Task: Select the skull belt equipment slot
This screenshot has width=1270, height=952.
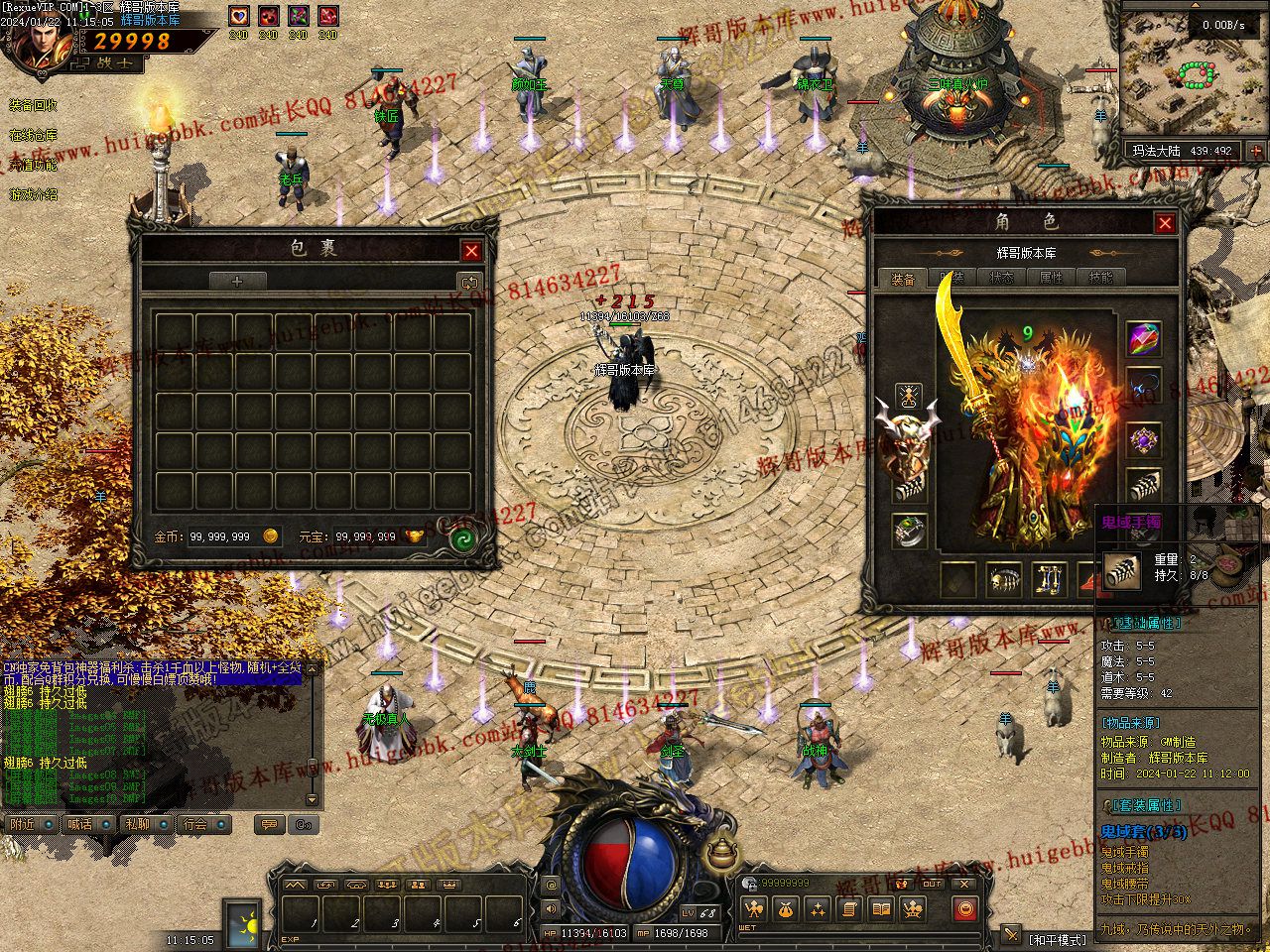Action: 1004,580
